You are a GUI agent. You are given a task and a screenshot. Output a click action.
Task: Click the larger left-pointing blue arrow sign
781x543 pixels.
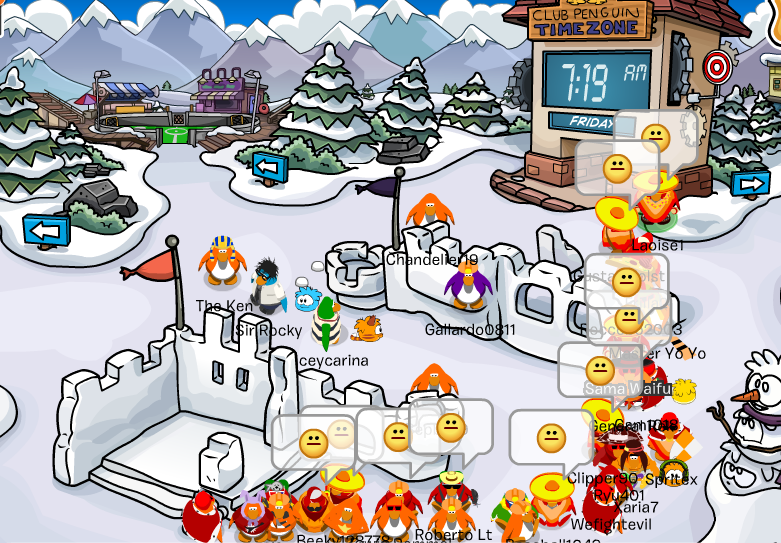[x=46, y=231]
